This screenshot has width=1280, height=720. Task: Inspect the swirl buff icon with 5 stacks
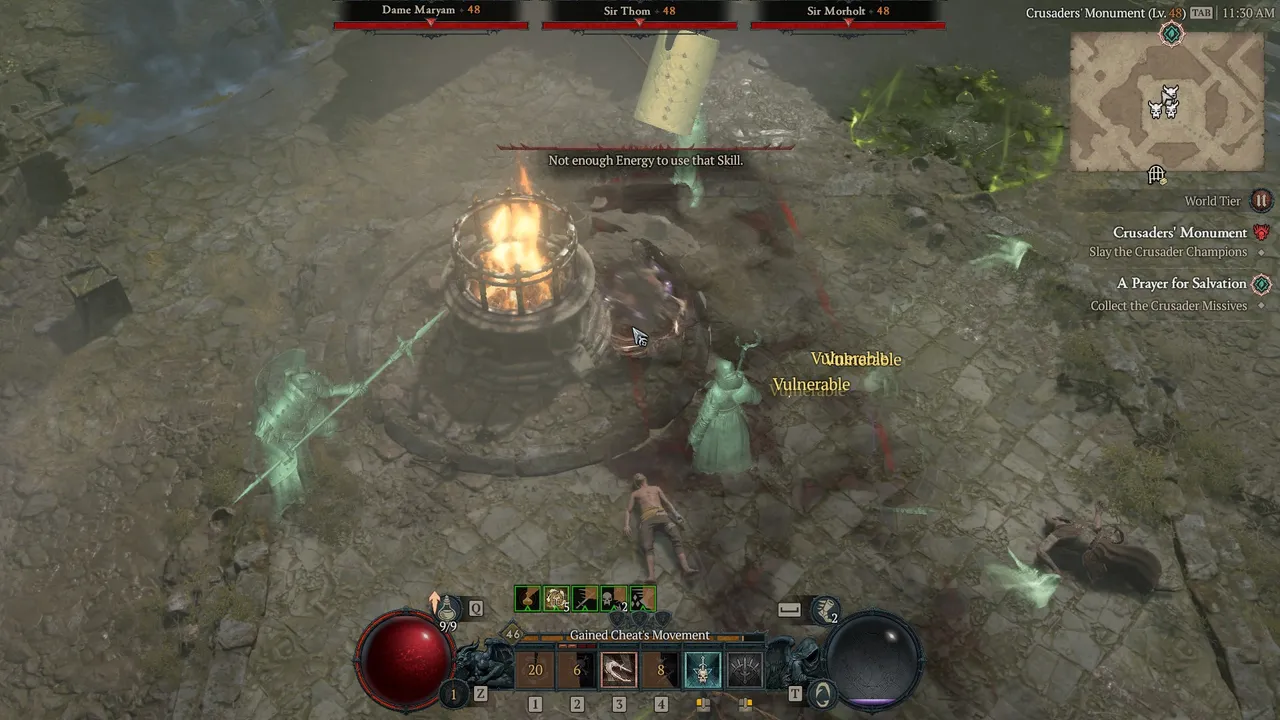tap(556, 598)
